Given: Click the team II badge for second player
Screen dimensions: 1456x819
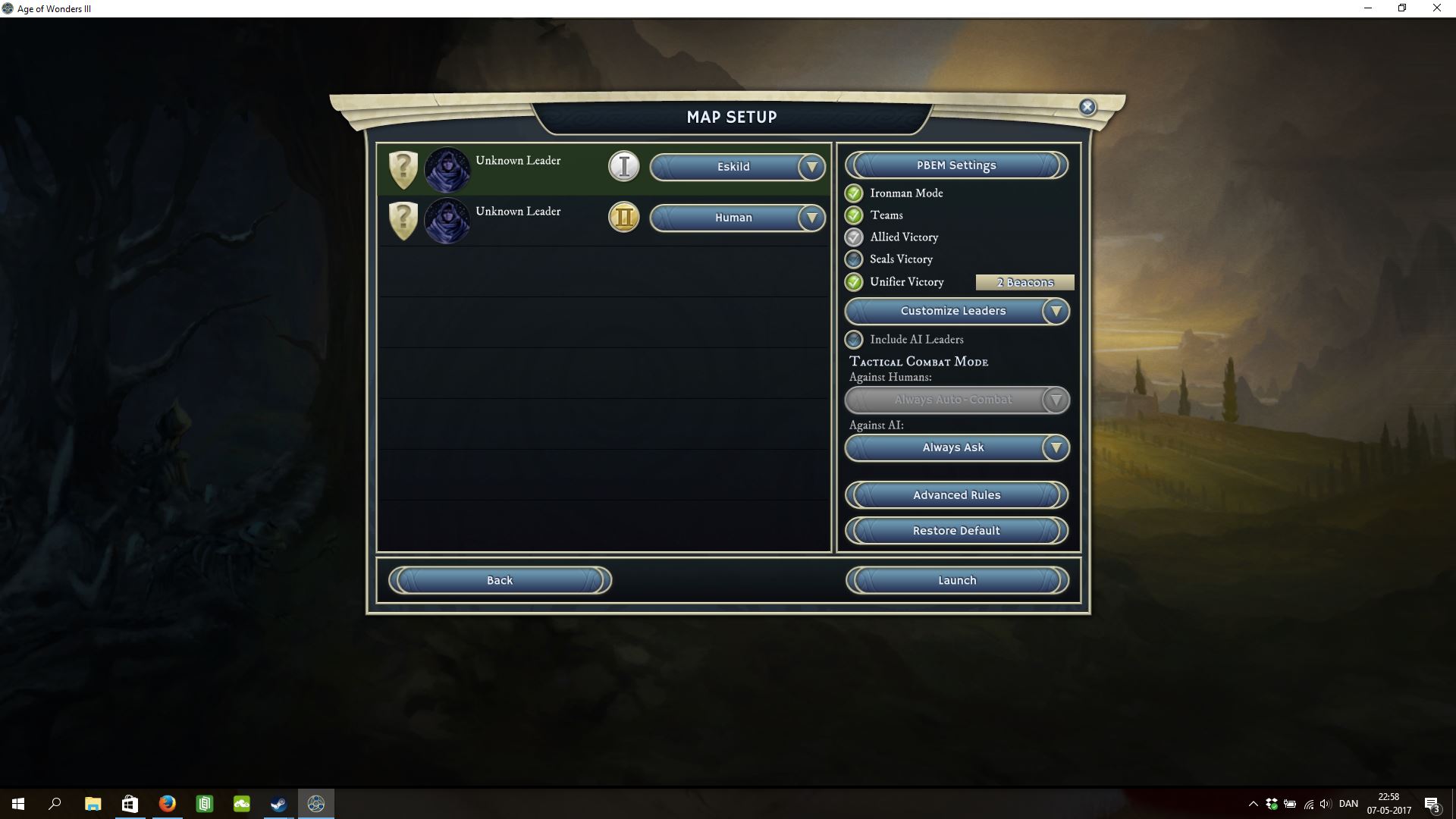Looking at the screenshot, I should click(624, 218).
